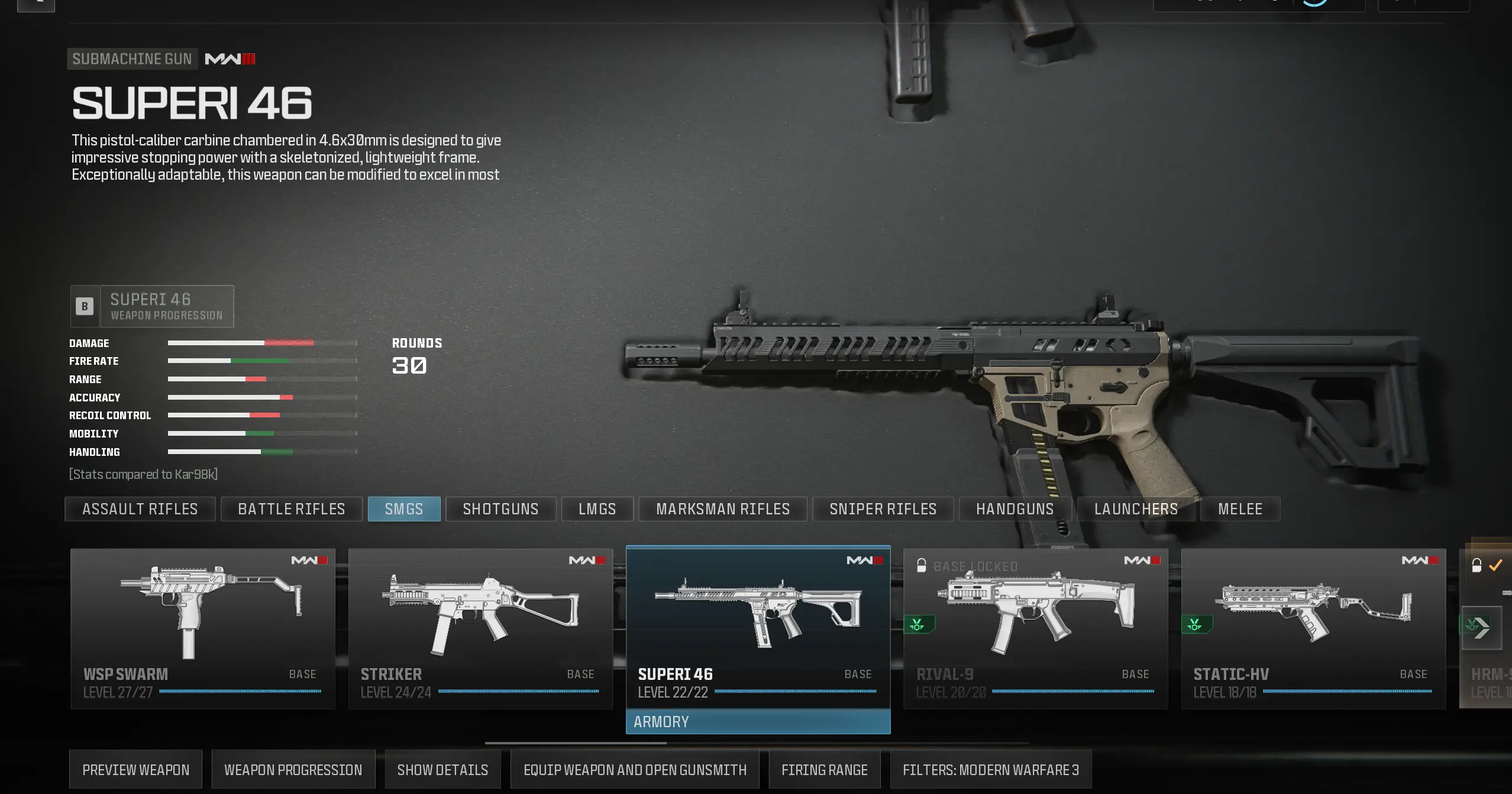Click the green unlock token on Rival-9 card
The image size is (1512, 794).
pos(917,624)
